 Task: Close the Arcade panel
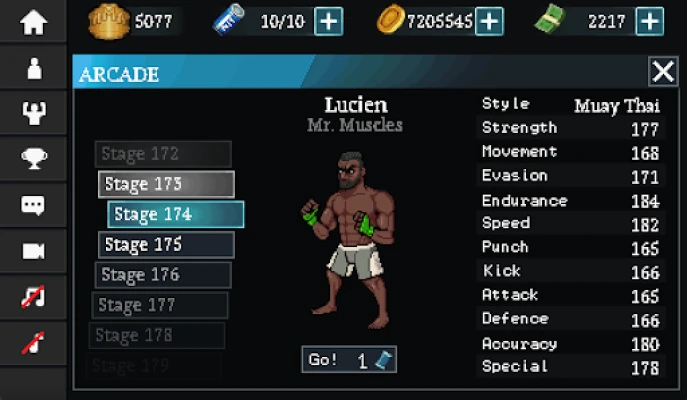point(663,71)
